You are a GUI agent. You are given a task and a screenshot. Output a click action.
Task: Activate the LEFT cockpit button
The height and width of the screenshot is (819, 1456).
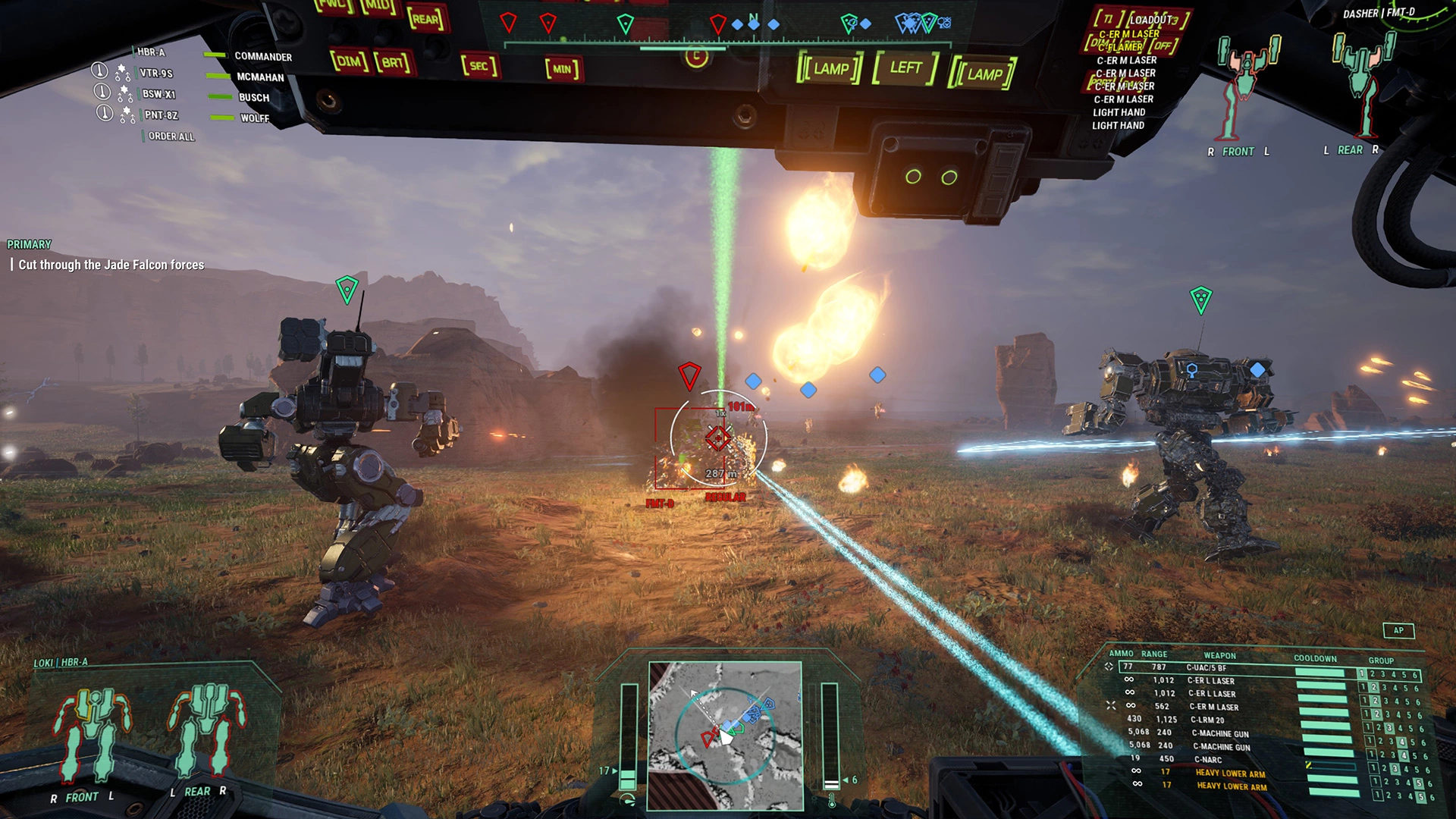905,68
